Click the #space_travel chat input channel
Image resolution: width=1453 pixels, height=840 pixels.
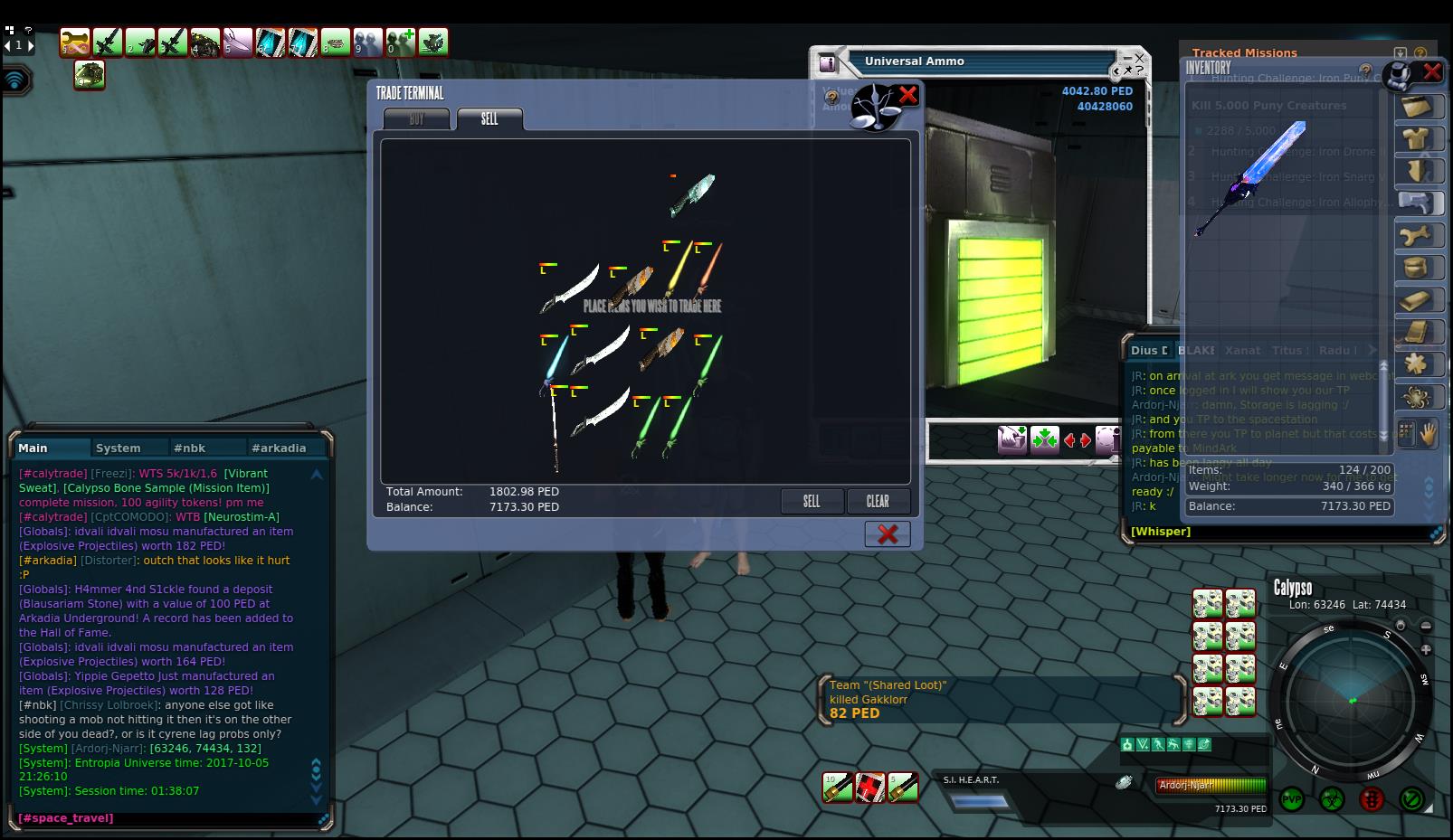pyautogui.click(x=66, y=818)
